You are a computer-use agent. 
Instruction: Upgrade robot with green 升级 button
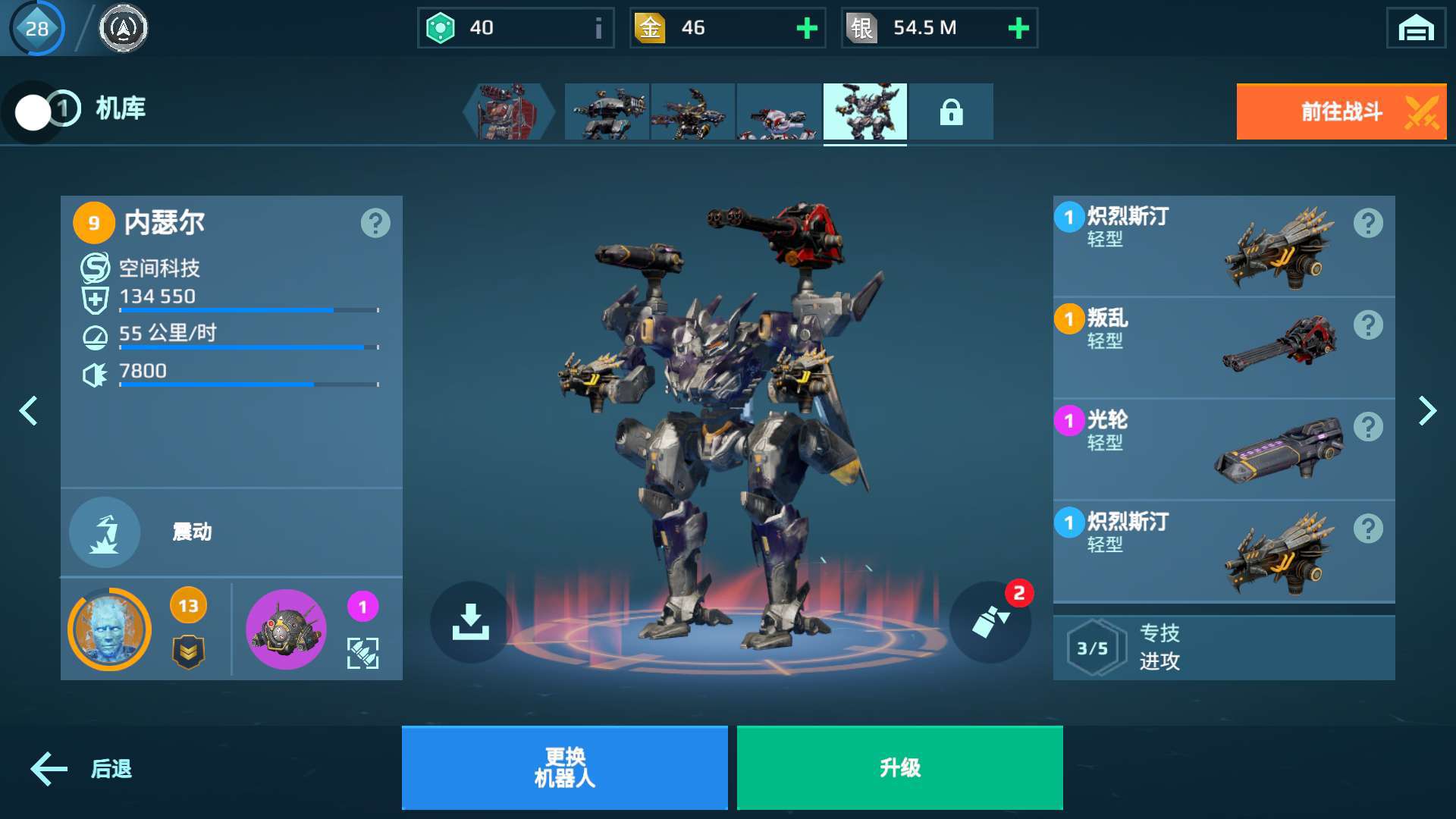[899, 767]
